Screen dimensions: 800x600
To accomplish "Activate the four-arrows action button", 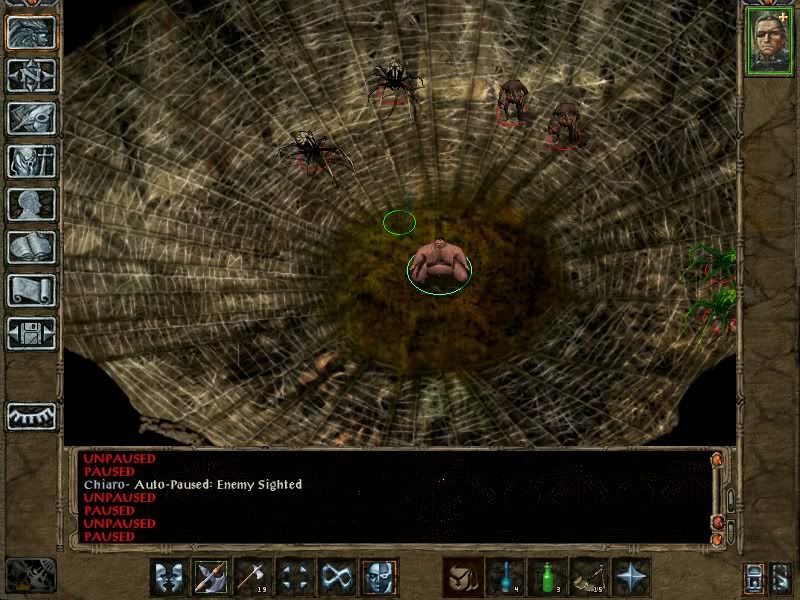I will click(x=295, y=577).
